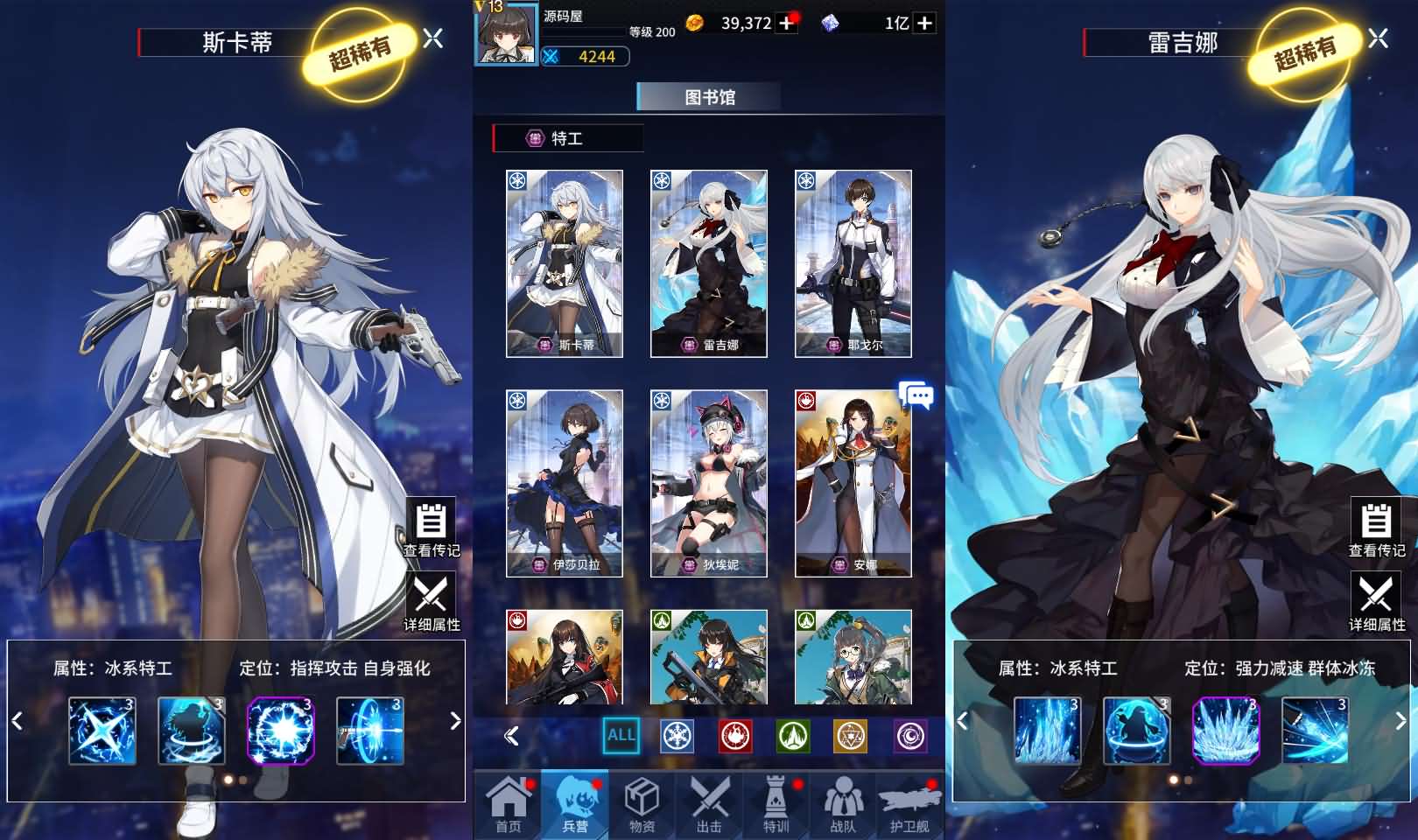
Task: Select the green element filter icon
Action: click(792, 738)
